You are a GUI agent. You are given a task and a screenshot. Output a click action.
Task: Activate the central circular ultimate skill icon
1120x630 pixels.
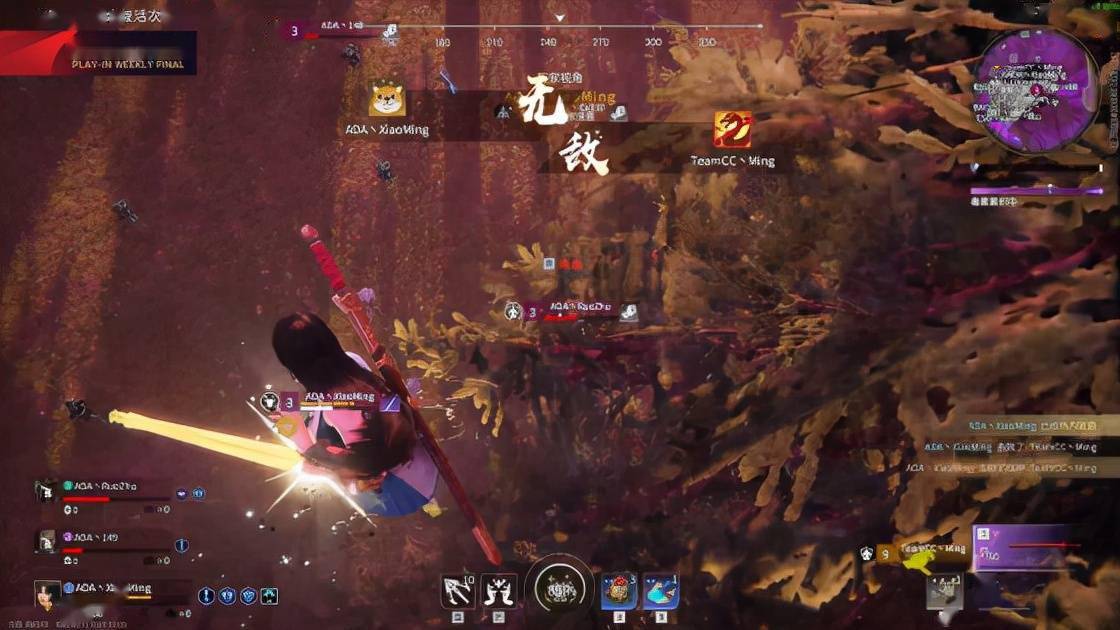(559, 591)
